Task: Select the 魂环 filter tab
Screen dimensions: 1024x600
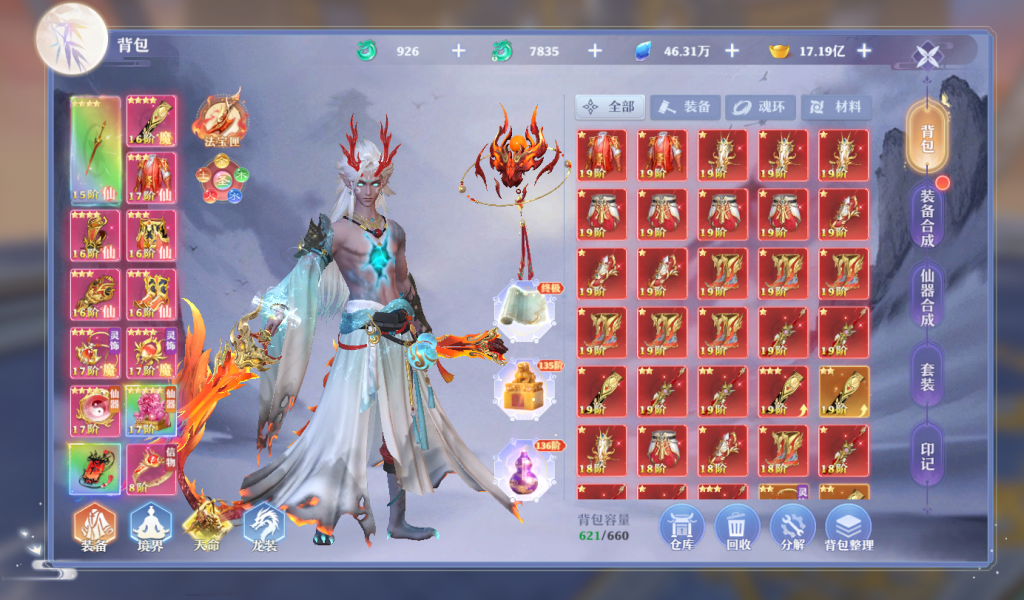Action: (x=760, y=107)
